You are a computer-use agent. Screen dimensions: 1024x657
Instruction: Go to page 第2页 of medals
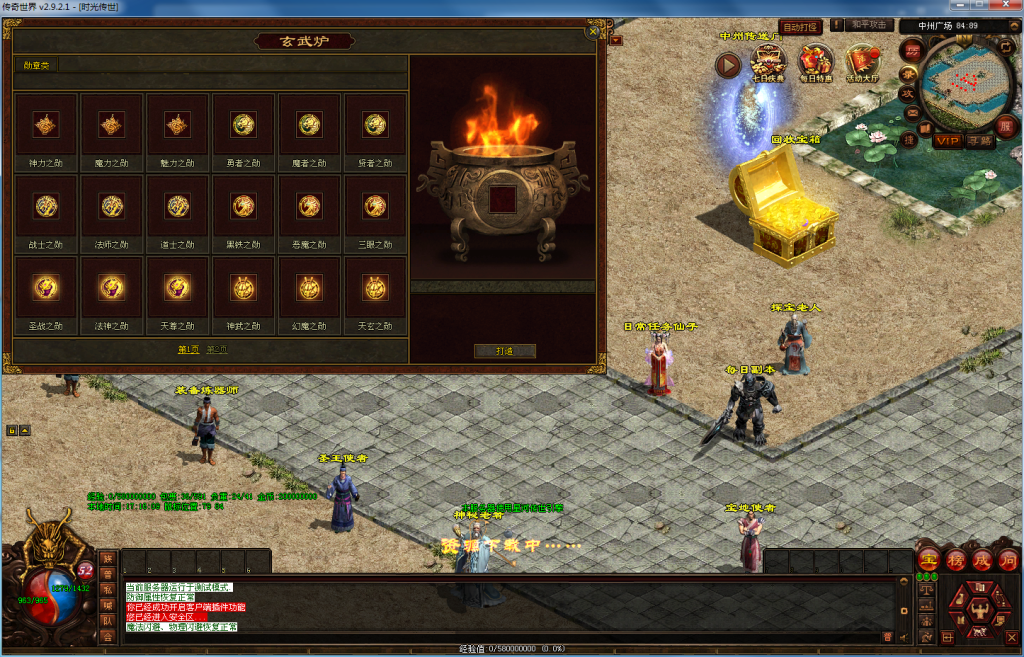click(217, 350)
